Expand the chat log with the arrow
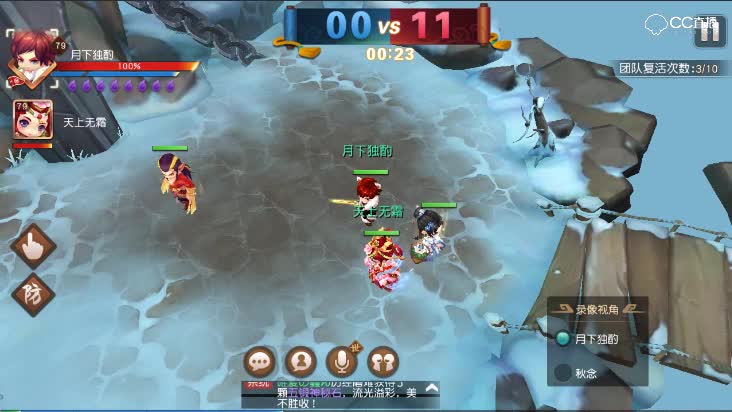 (x=431, y=387)
